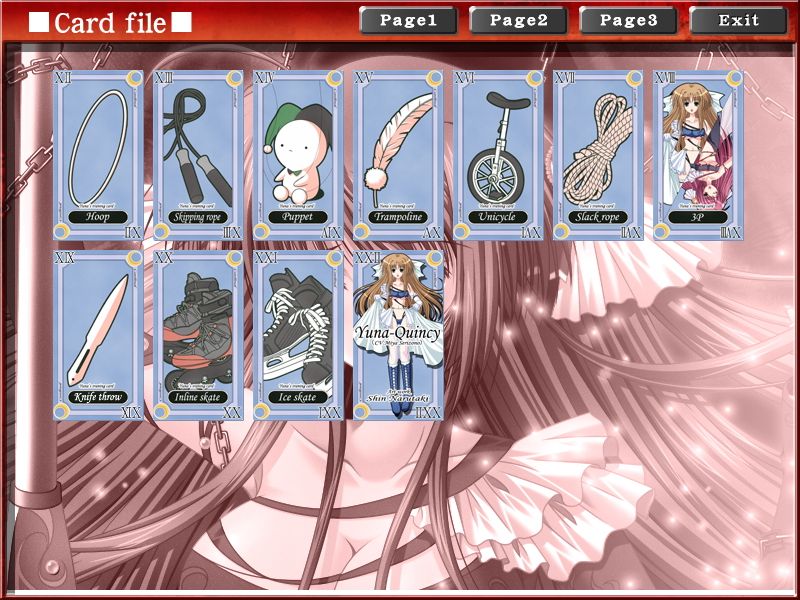This screenshot has height=600, width=800.
Task: Switch to Page1 of the card file
Action: 408,20
